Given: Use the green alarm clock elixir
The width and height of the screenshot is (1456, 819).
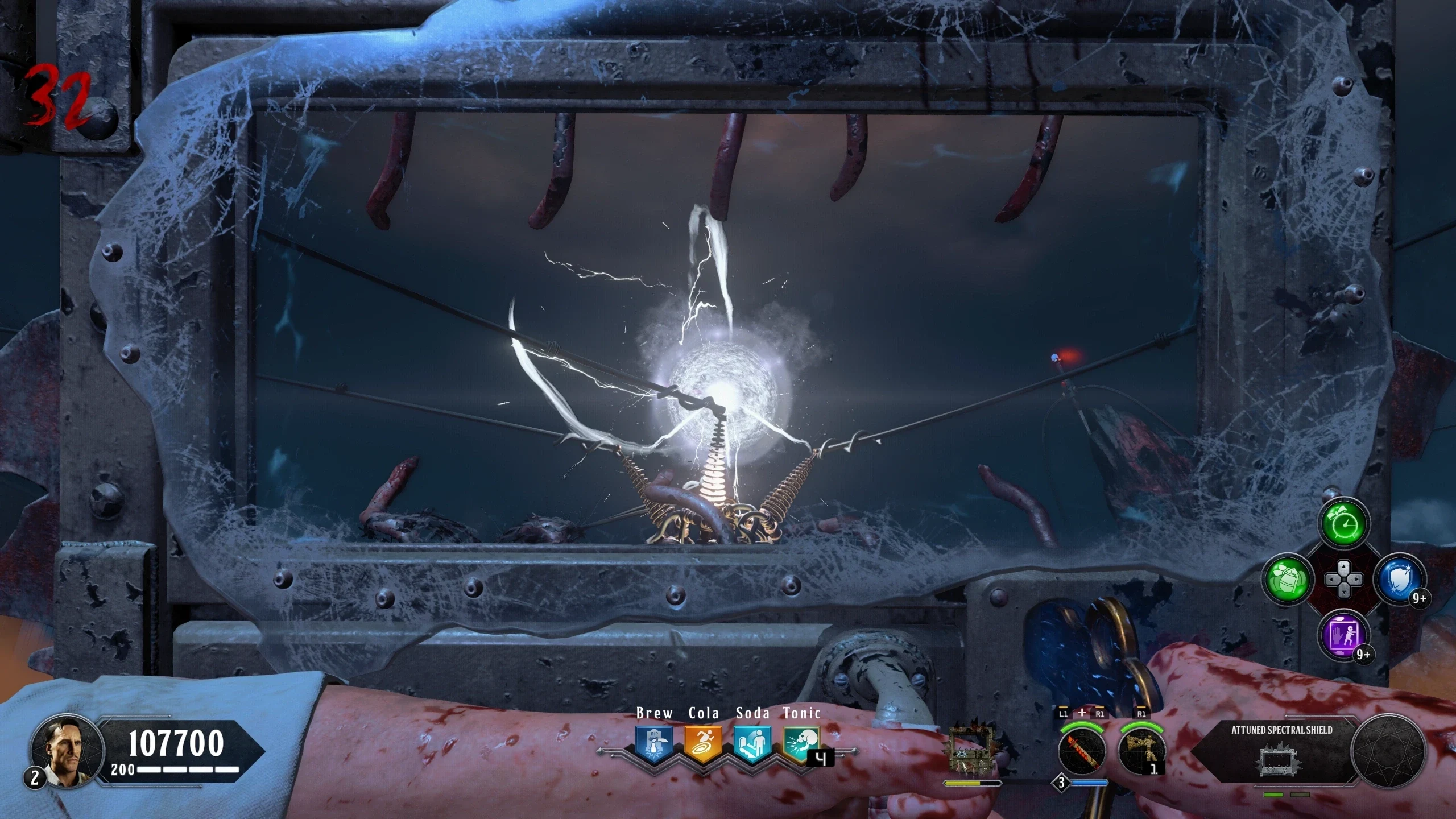Looking at the screenshot, I should (1344, 523).
